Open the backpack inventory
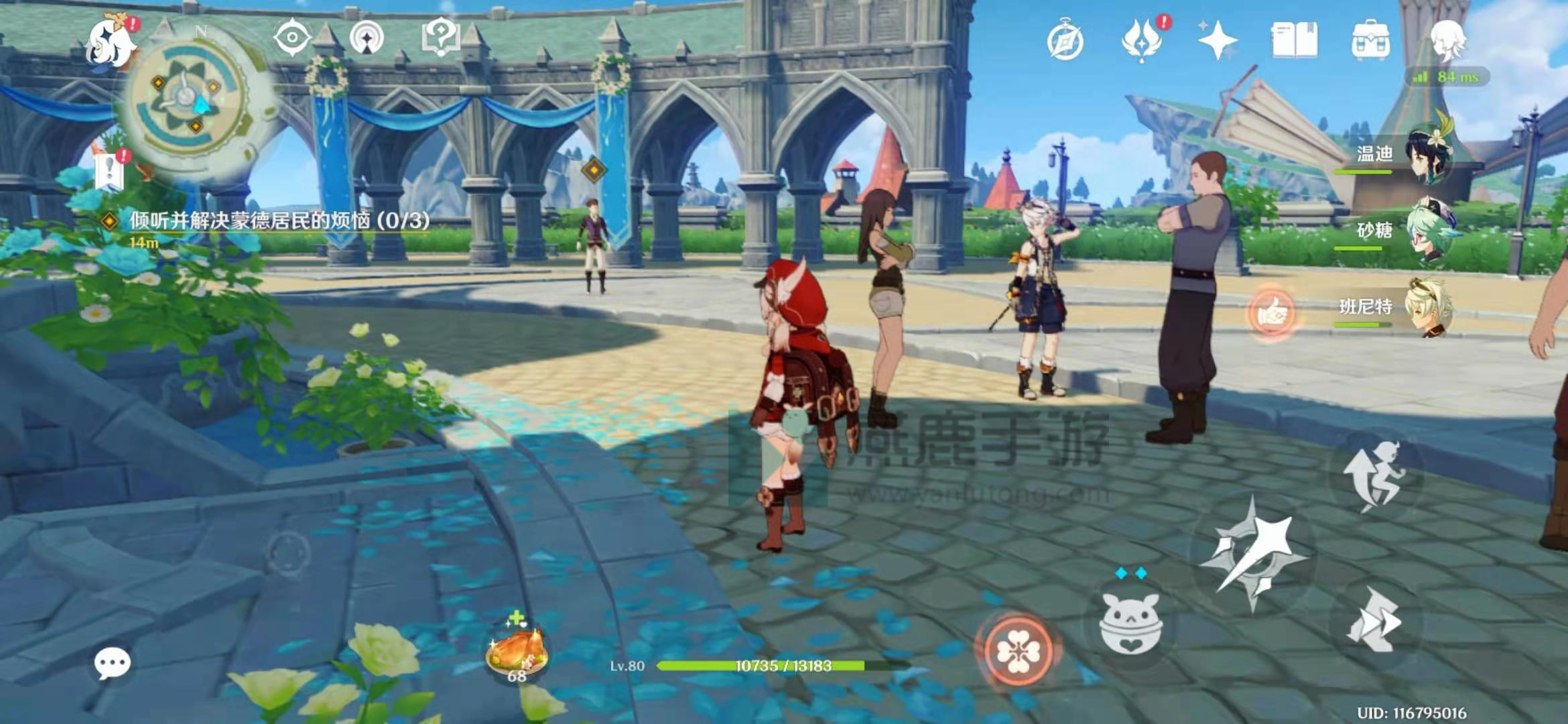This screenshot has width=1568, height=724. point(1371,42)
